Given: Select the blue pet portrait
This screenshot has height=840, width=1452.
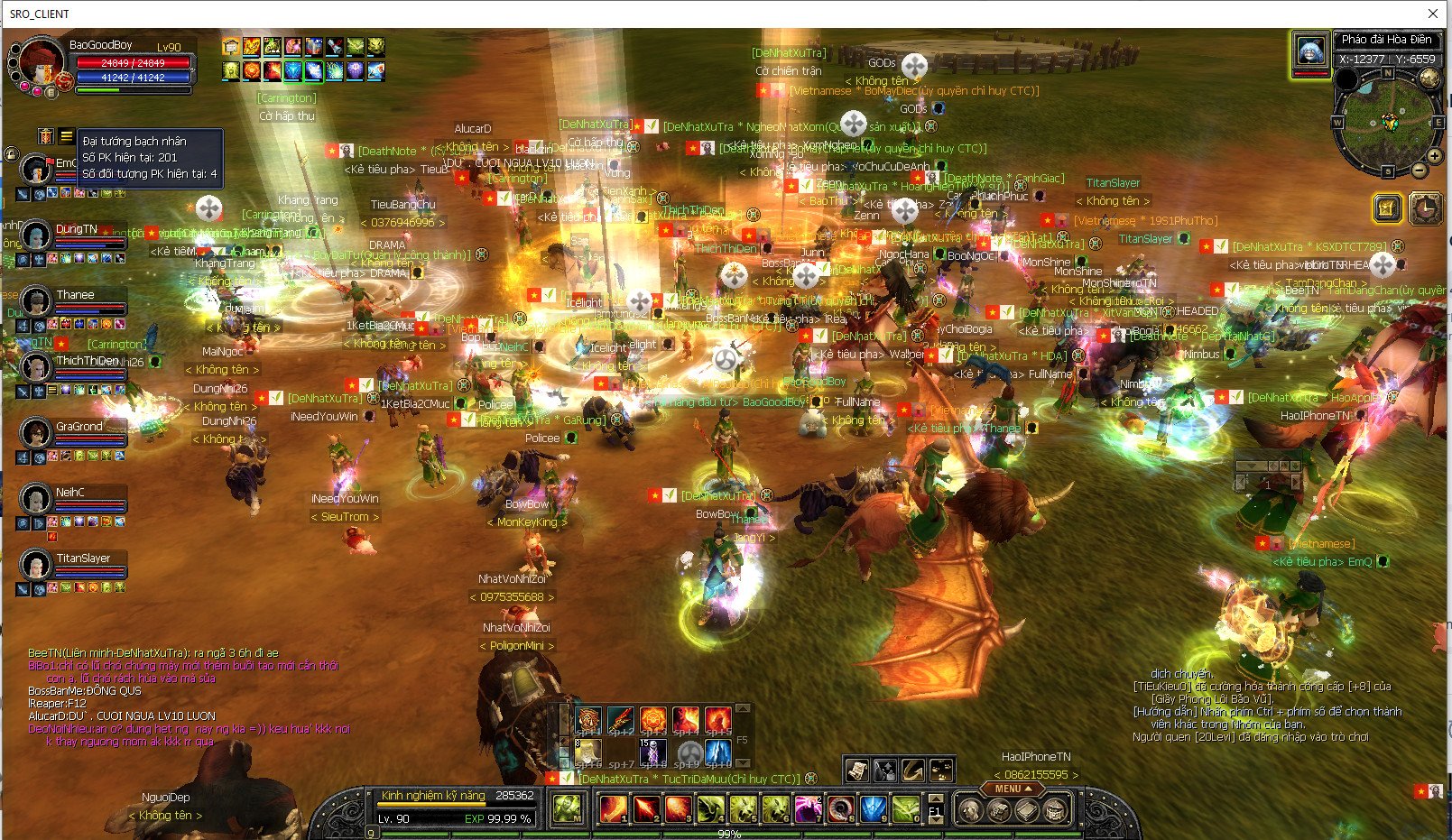Looking at the screenshot, I should [x=1310, y=50].
